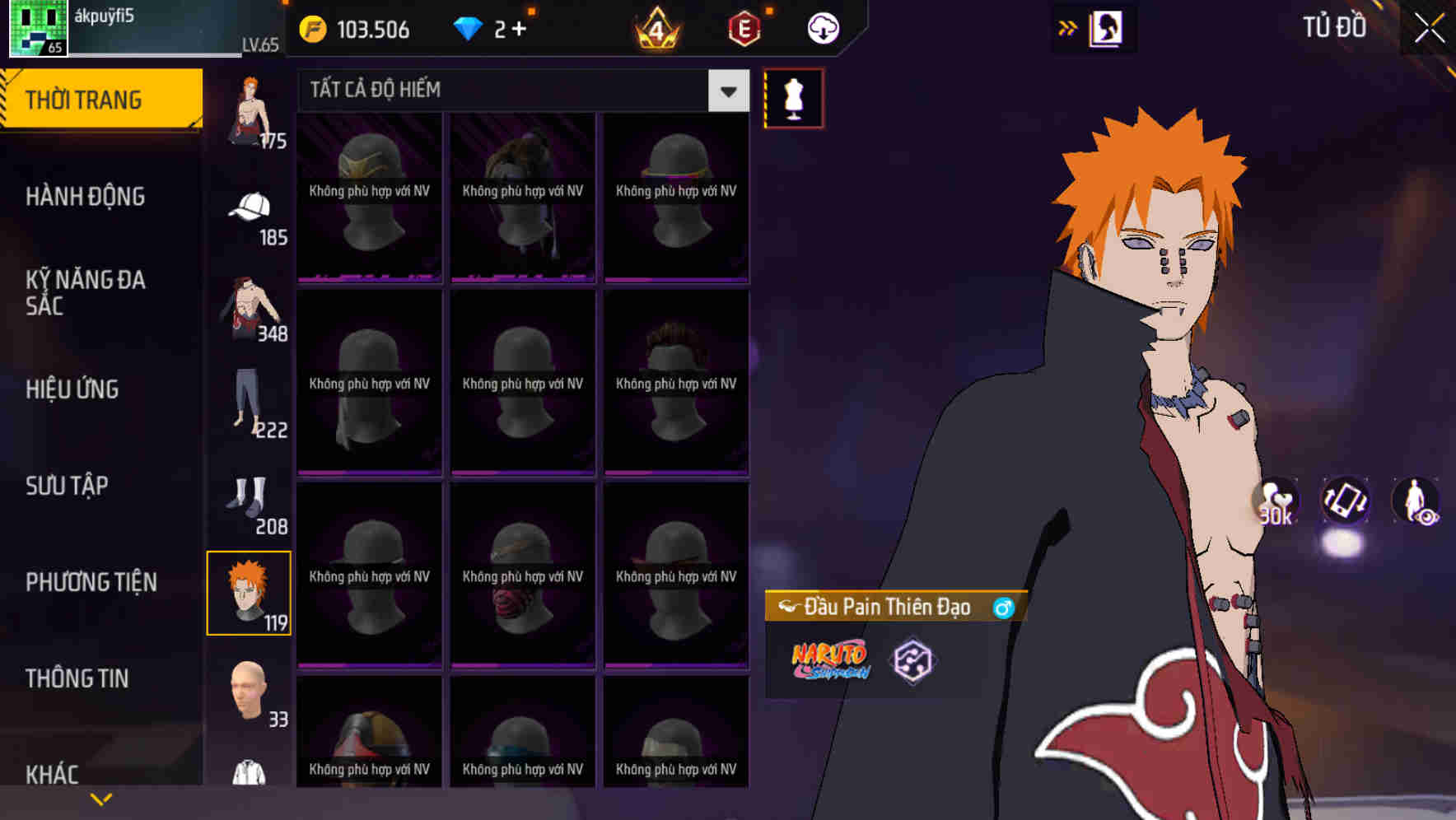Toggle the wardrobe panel with double arrows
Screen dimensions: 1456x820
[1068, 27]
